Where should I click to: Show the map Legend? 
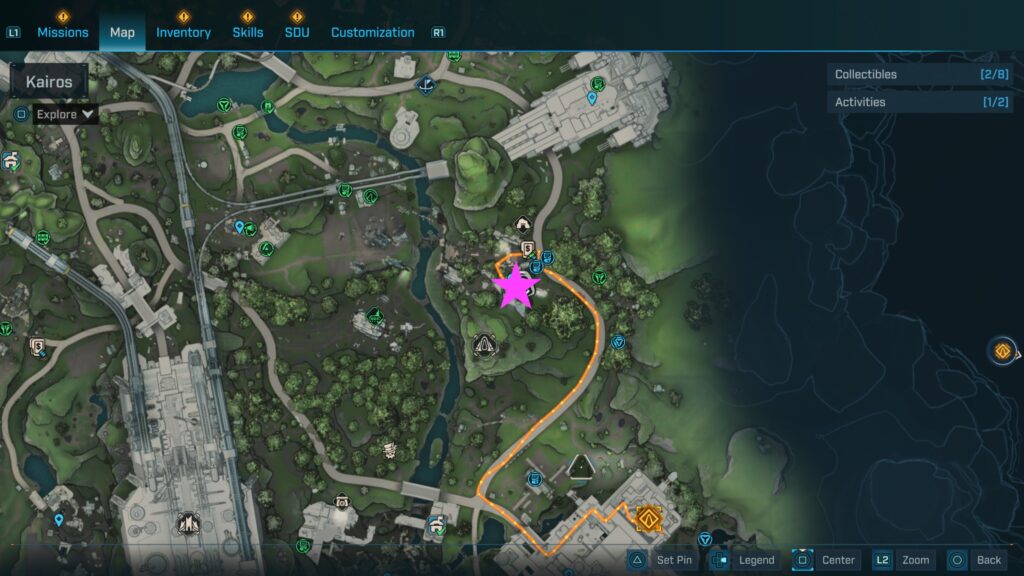744,560
